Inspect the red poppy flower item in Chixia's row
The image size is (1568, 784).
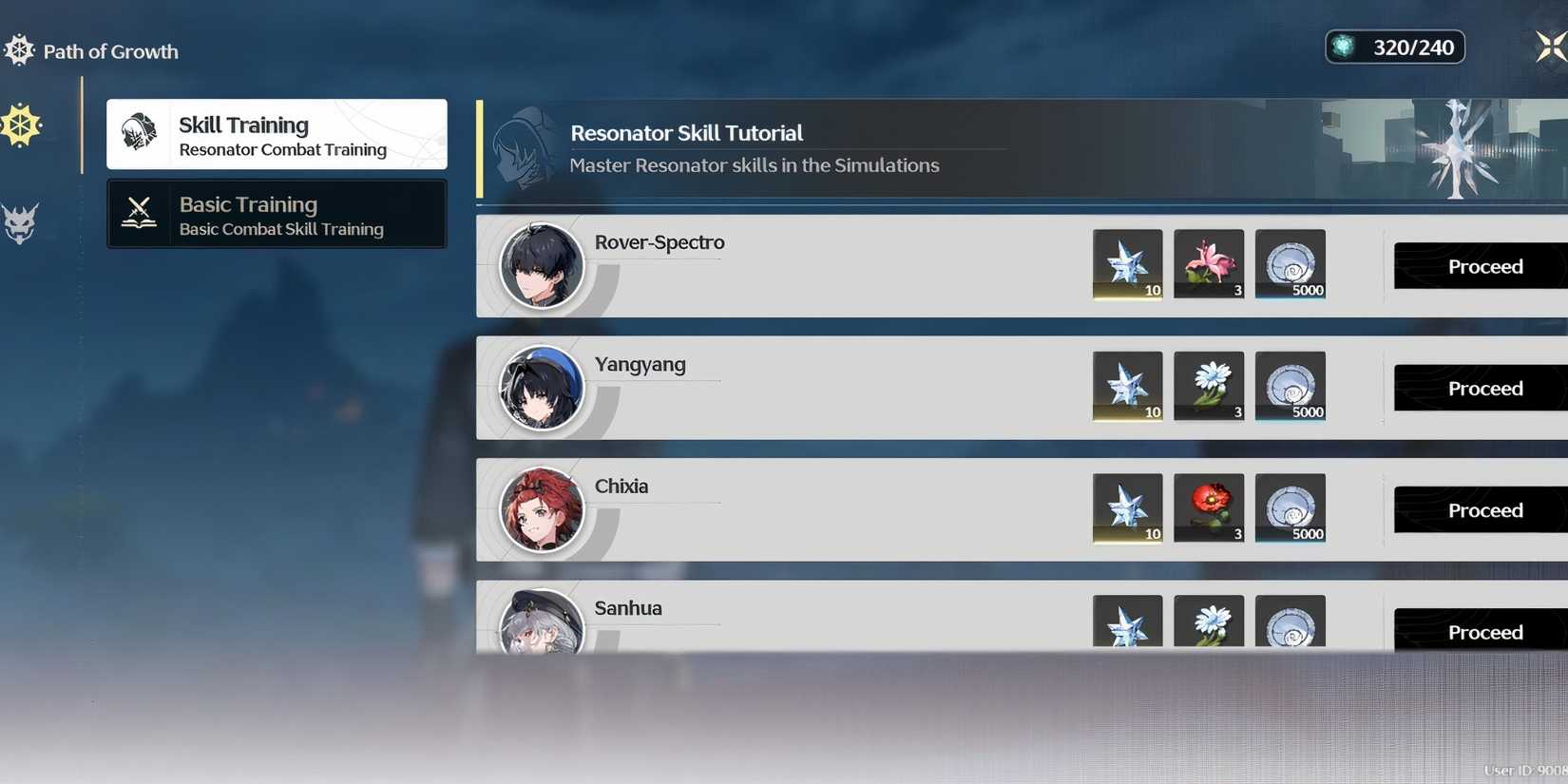click(x=1208, y=508)
